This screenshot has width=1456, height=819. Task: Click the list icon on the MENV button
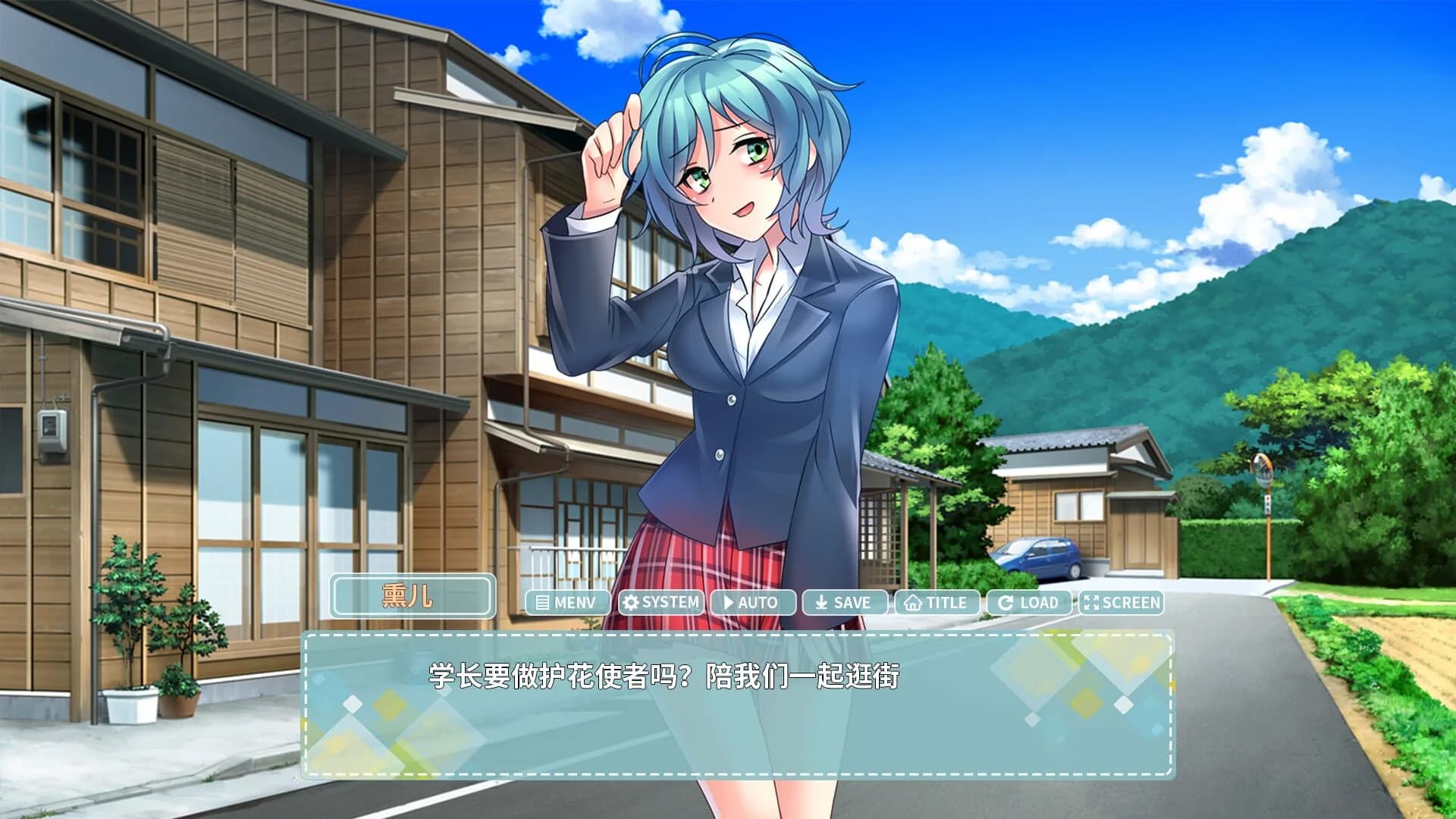pyautogui.click(x=541, y=604)
